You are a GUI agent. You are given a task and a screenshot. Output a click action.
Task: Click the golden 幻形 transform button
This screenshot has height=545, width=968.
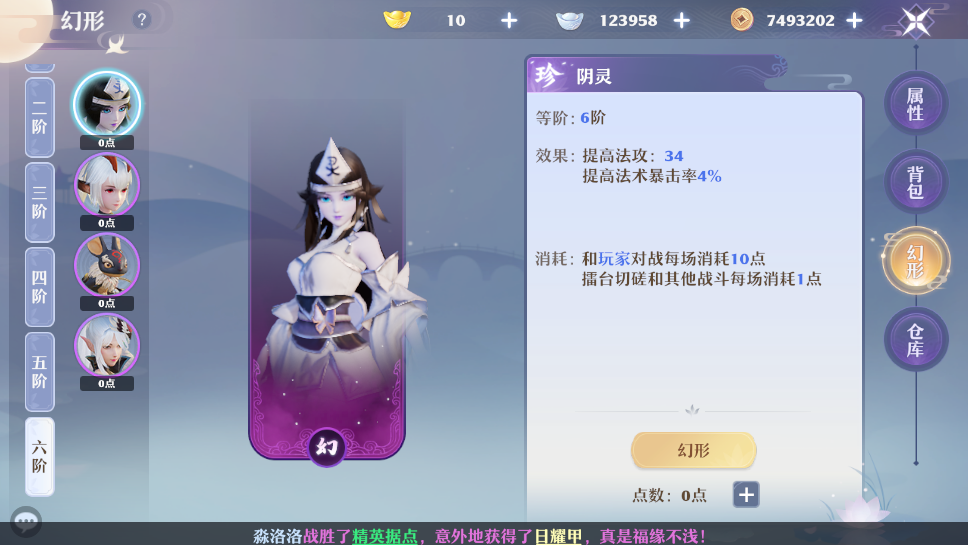693,450
